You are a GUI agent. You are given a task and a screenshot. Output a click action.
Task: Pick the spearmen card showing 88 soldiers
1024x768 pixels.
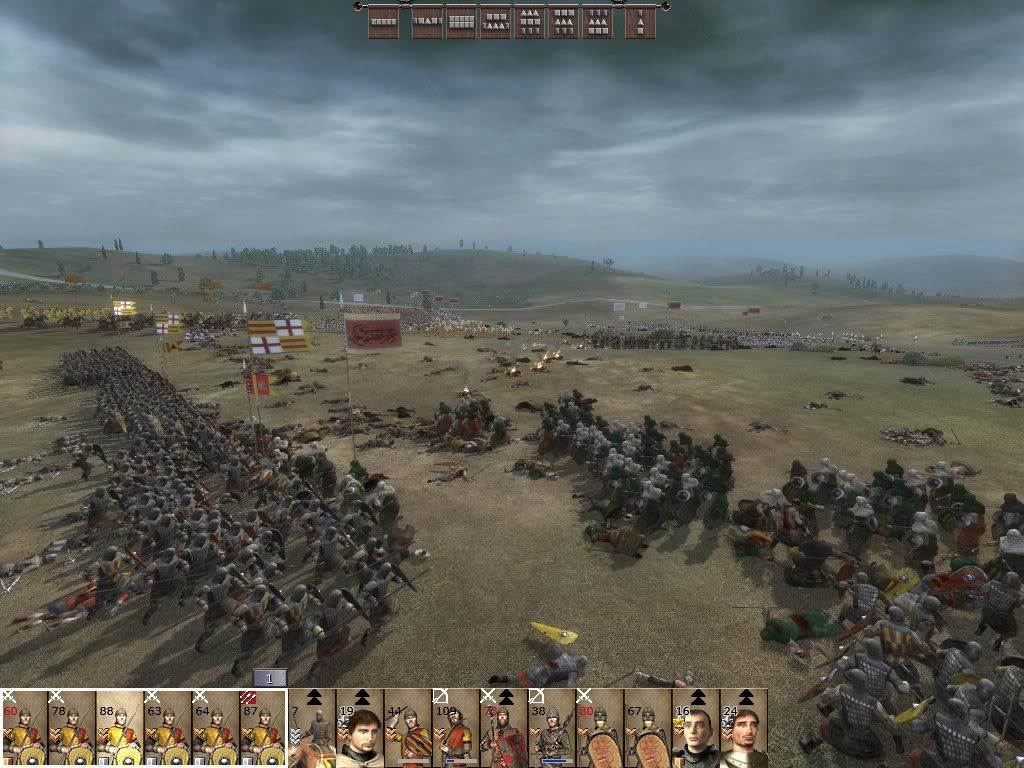120,728
